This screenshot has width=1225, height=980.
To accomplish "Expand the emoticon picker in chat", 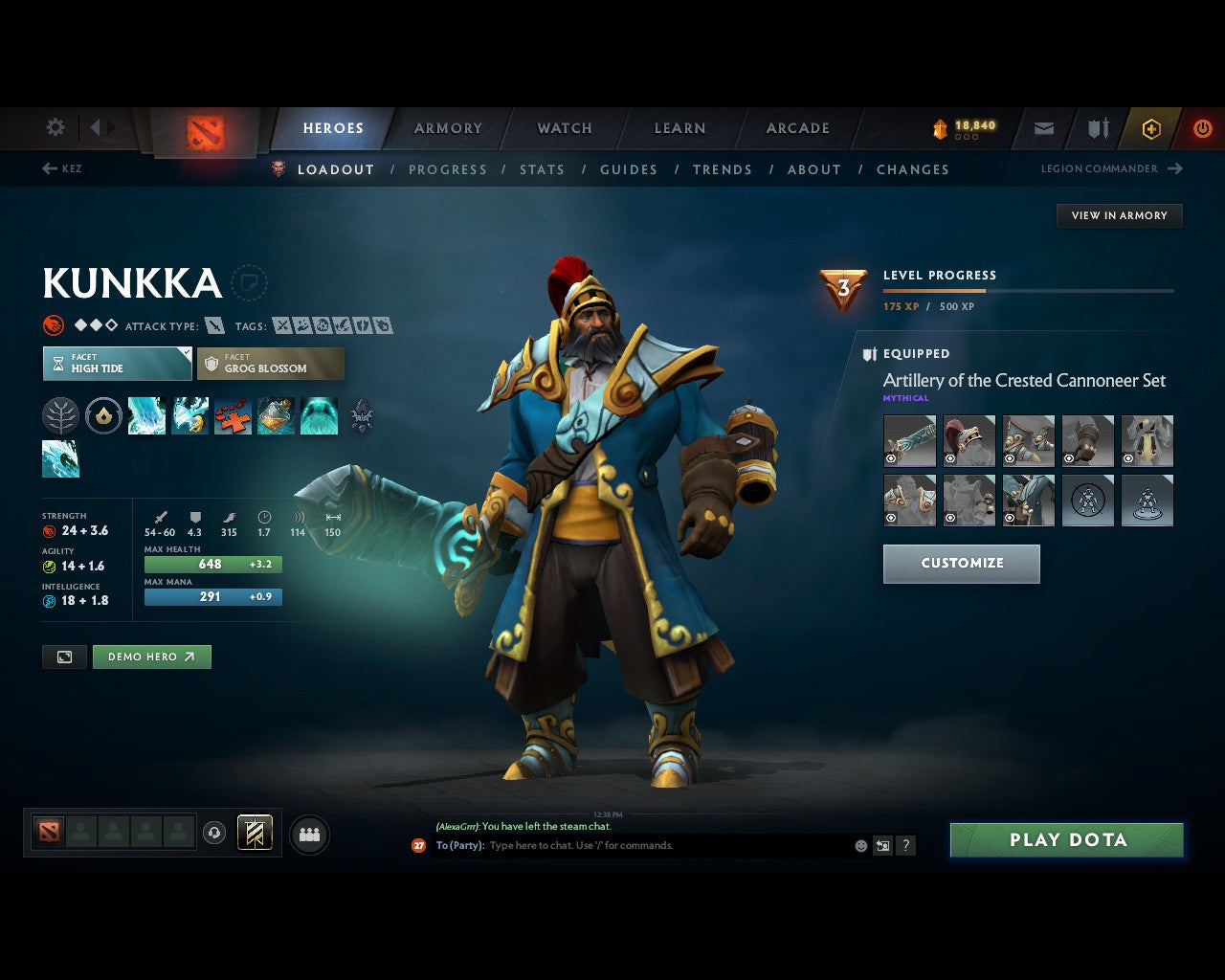I will point(859,846).
